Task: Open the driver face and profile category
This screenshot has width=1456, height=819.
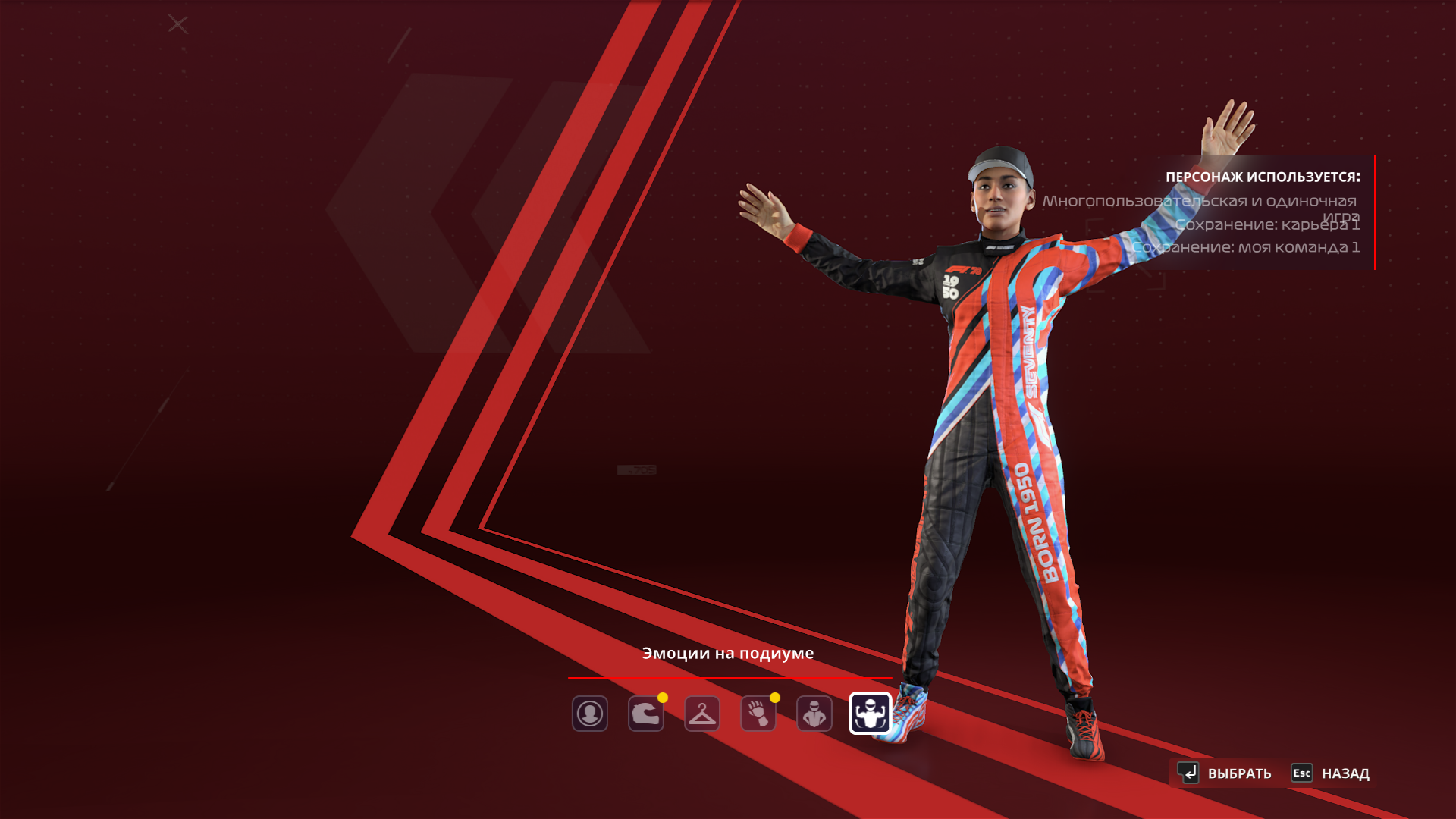Action: point(589,714)
